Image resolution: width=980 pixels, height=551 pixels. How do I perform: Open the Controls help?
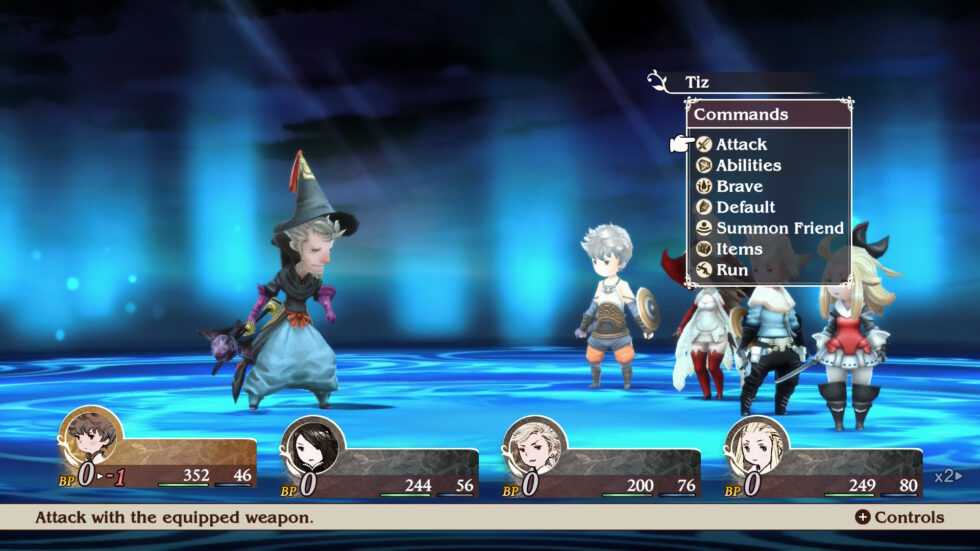coord(899,517)
